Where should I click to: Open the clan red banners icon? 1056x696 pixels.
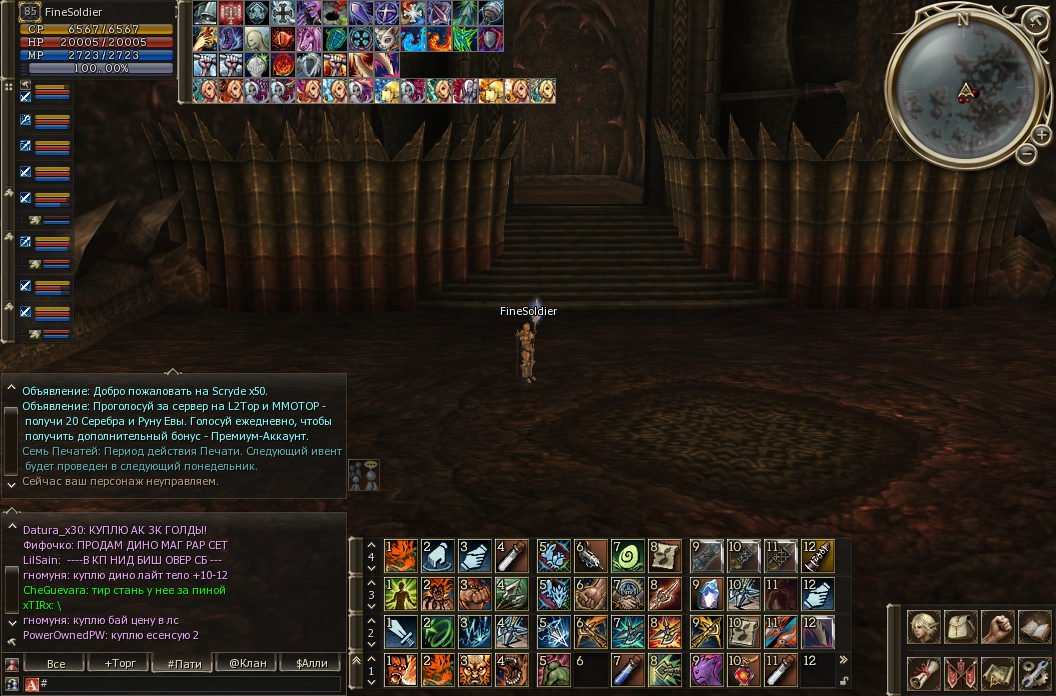960,674
